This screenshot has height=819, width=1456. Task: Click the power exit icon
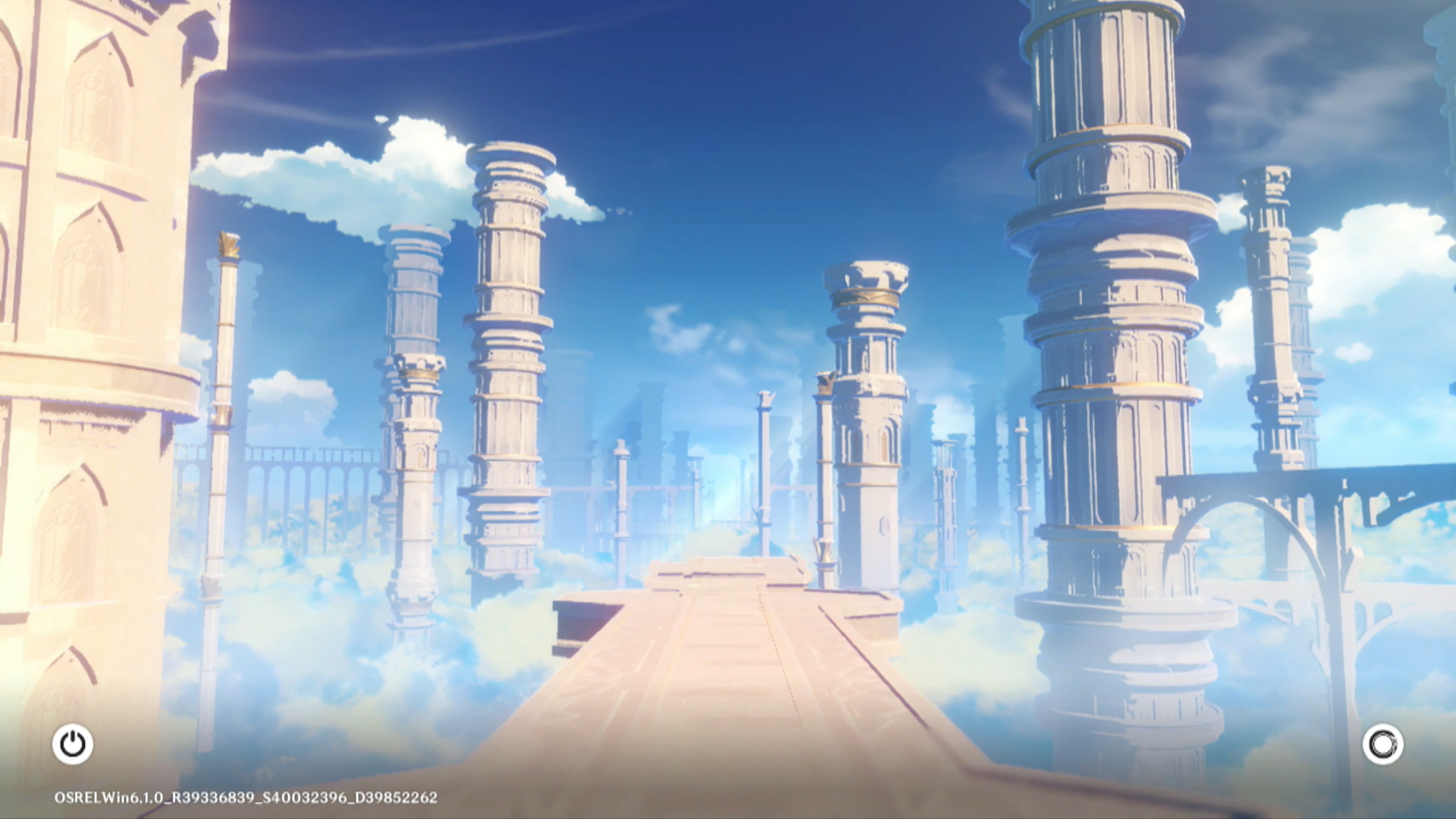click(73, 744)
